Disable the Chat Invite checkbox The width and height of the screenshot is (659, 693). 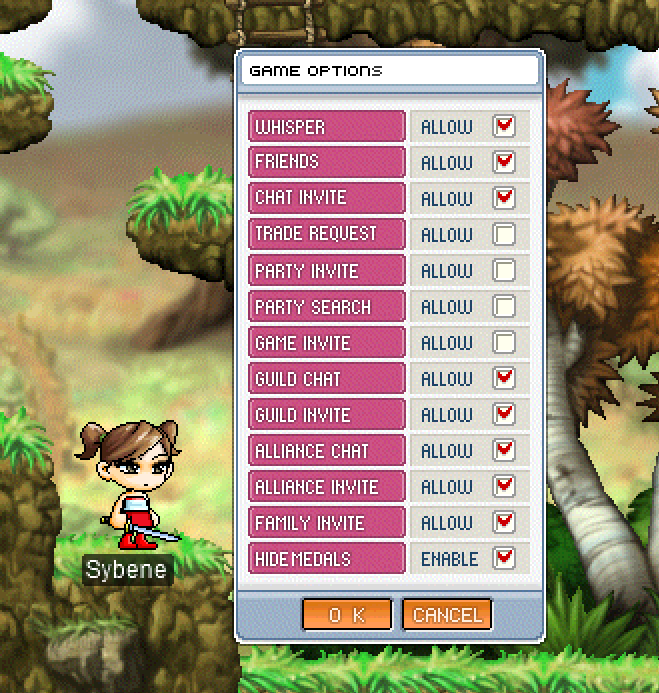(x=504, y=199)
